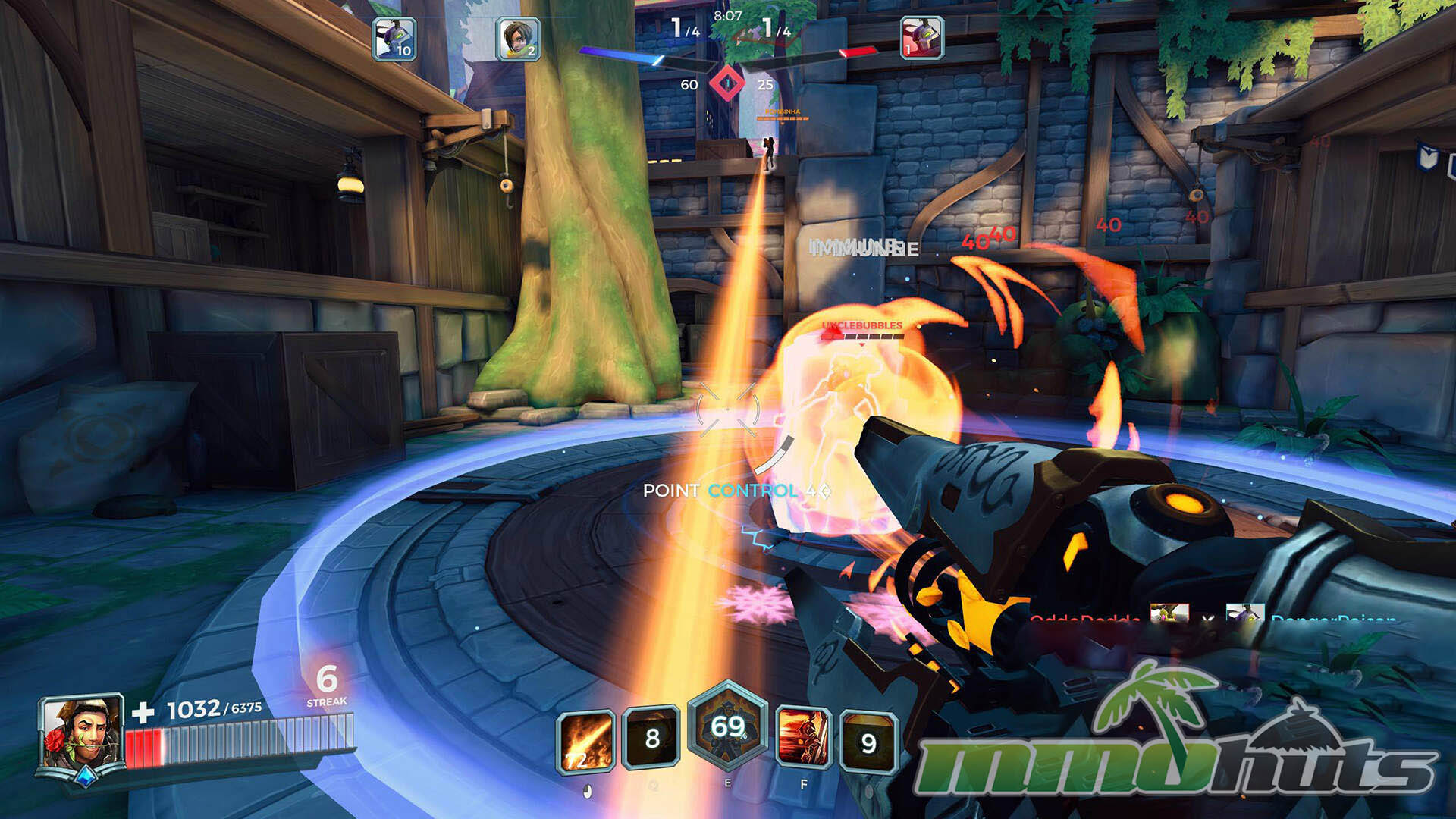1456x819 pixels.
Task: Select the ability slot showing cooldown 9
Action: point(868,742)
